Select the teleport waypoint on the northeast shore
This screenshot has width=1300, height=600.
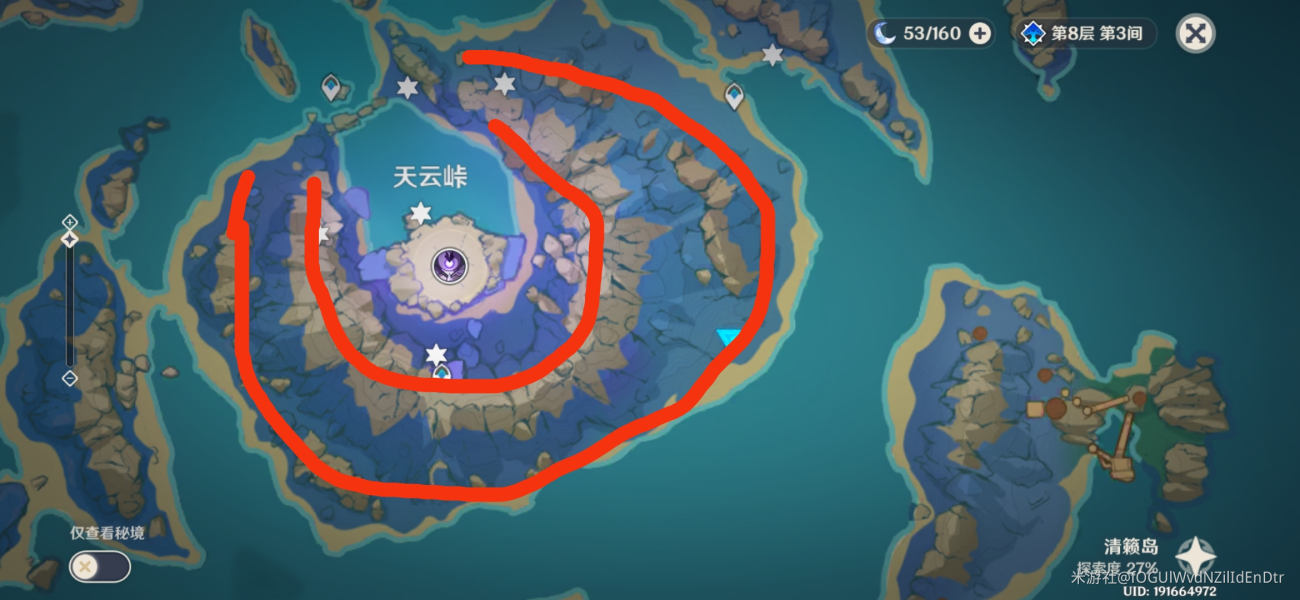(734, 96)
